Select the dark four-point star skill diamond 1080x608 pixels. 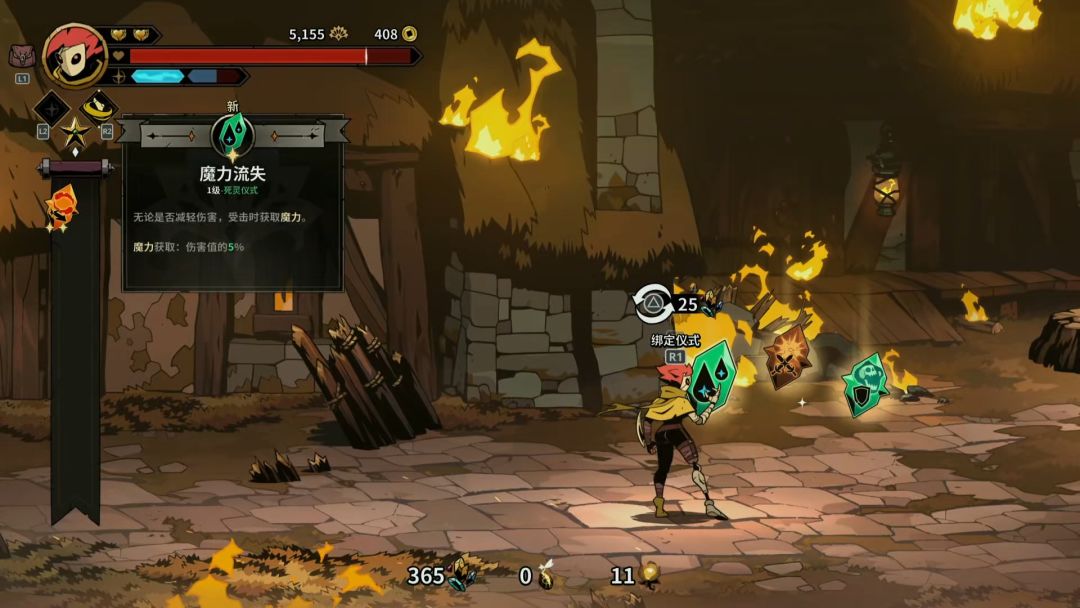click(x=52, y=108)
